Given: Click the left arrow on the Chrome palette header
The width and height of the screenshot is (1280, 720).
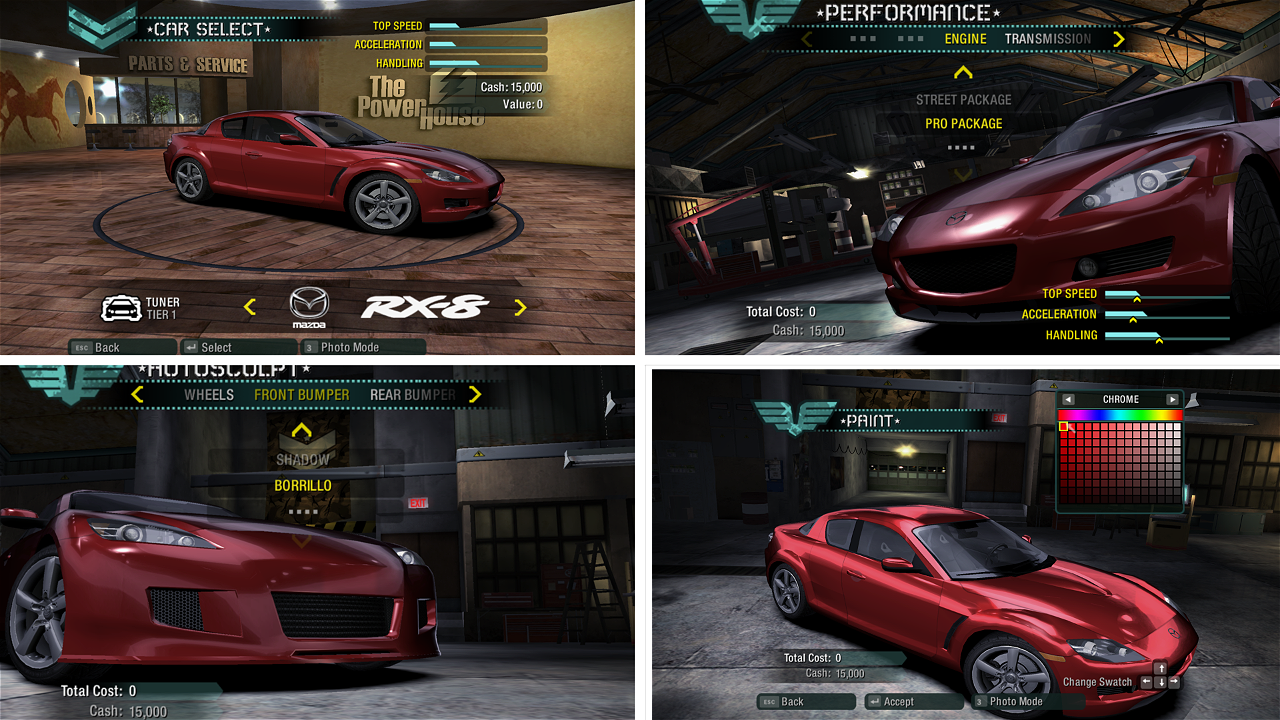Looking at the screenshot, I should (1068, 398).
